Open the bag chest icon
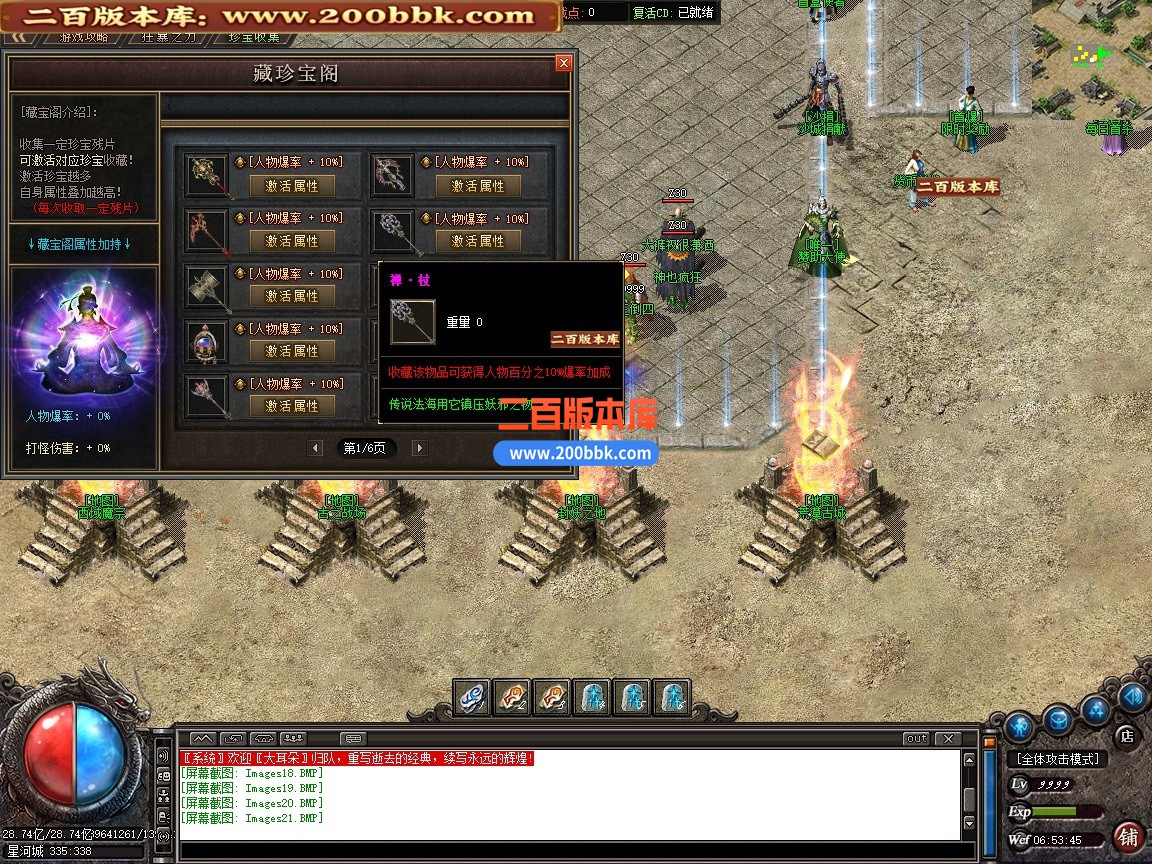The image size is (1152, 864). [1058, 716]
